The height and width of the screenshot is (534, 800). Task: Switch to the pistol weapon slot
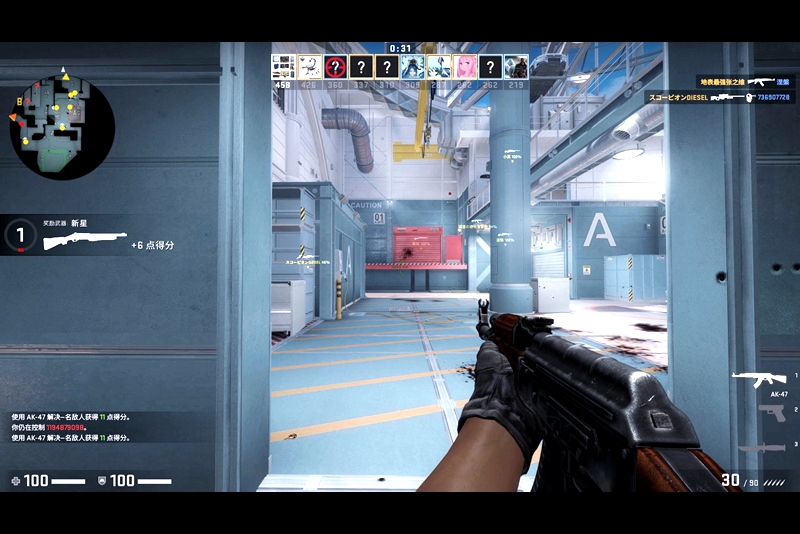(x=771, y=413)
